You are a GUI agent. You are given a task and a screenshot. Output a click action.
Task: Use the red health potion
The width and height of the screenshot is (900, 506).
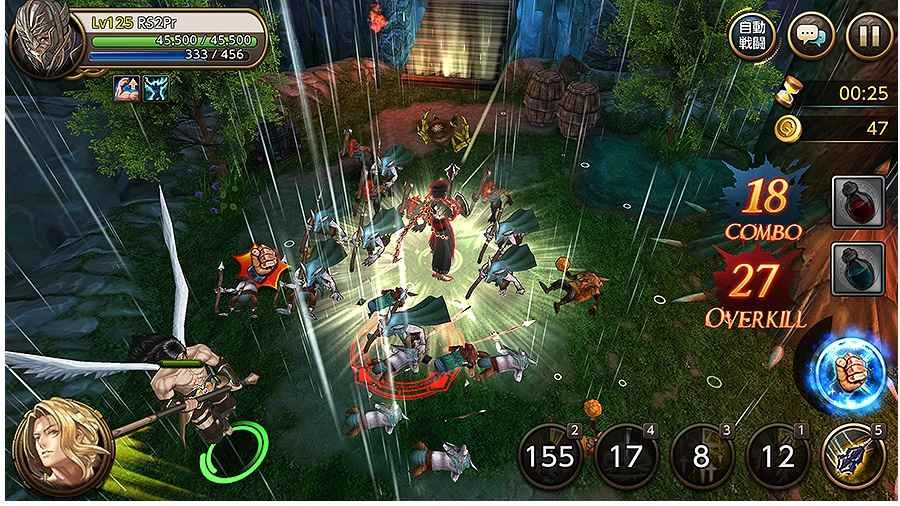tap(858, 202)
